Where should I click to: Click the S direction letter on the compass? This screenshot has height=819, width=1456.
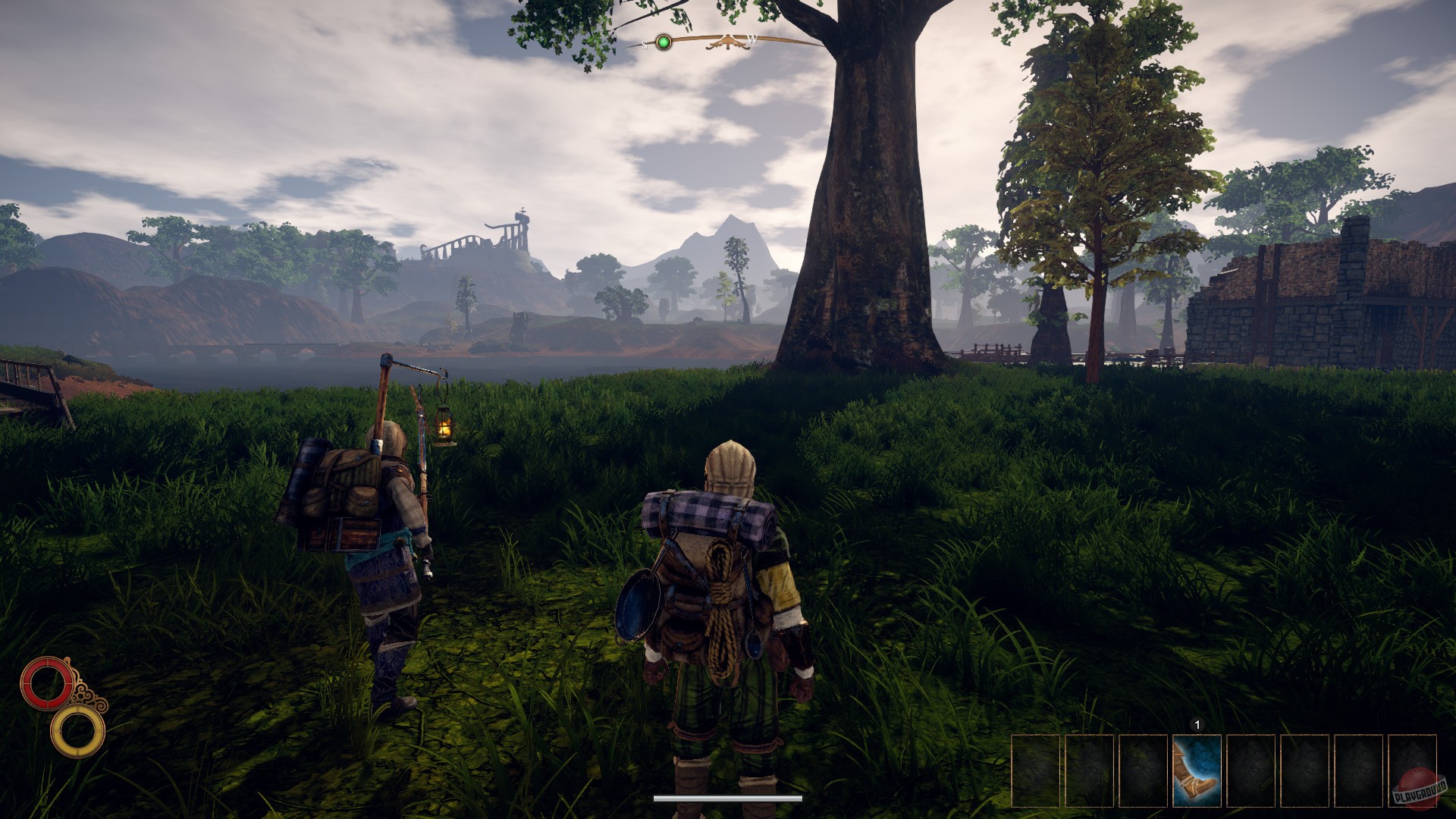coord(643,45)
